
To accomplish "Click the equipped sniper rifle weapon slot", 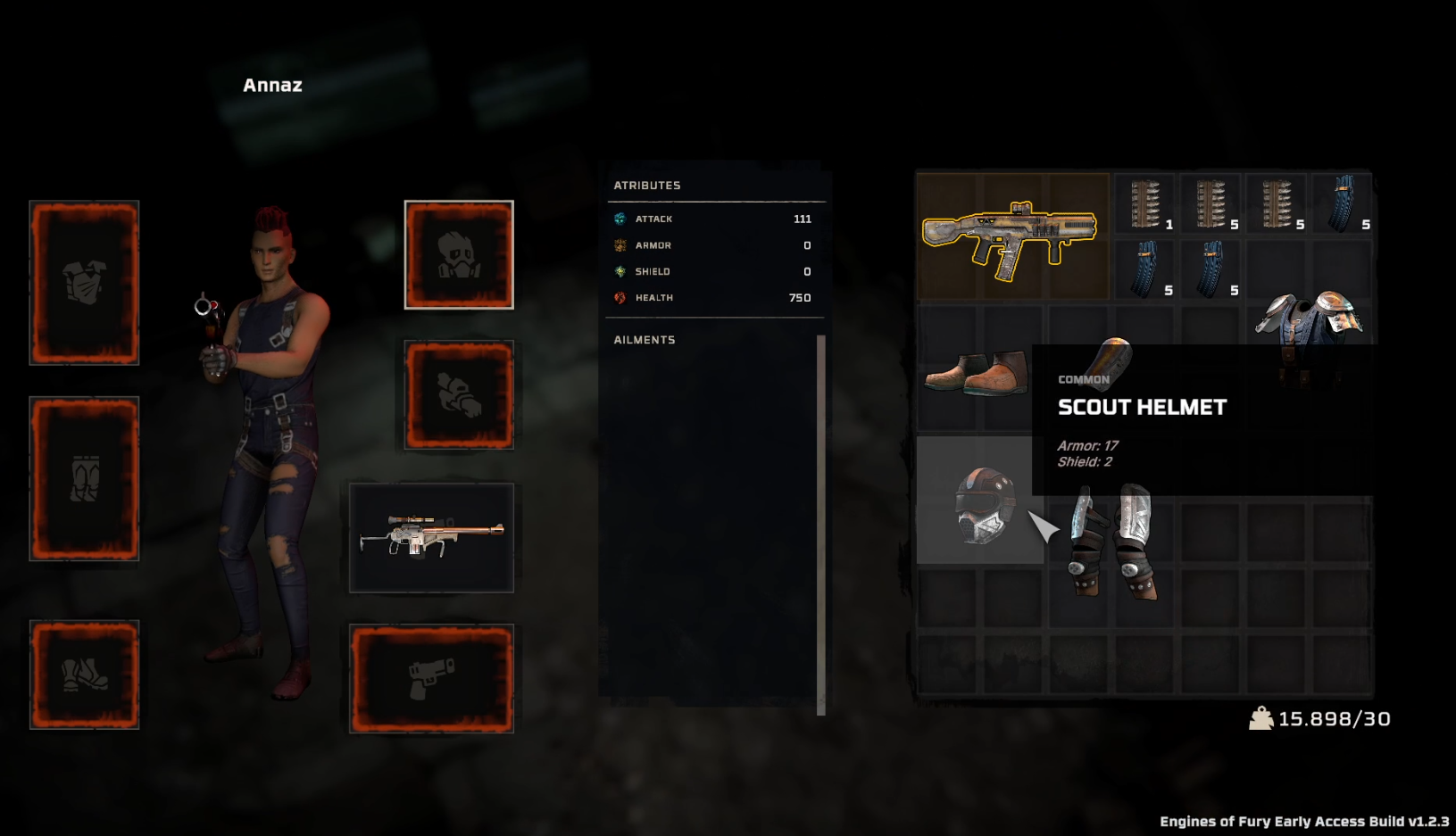I will pyautogui.click(x=431, y=538).
